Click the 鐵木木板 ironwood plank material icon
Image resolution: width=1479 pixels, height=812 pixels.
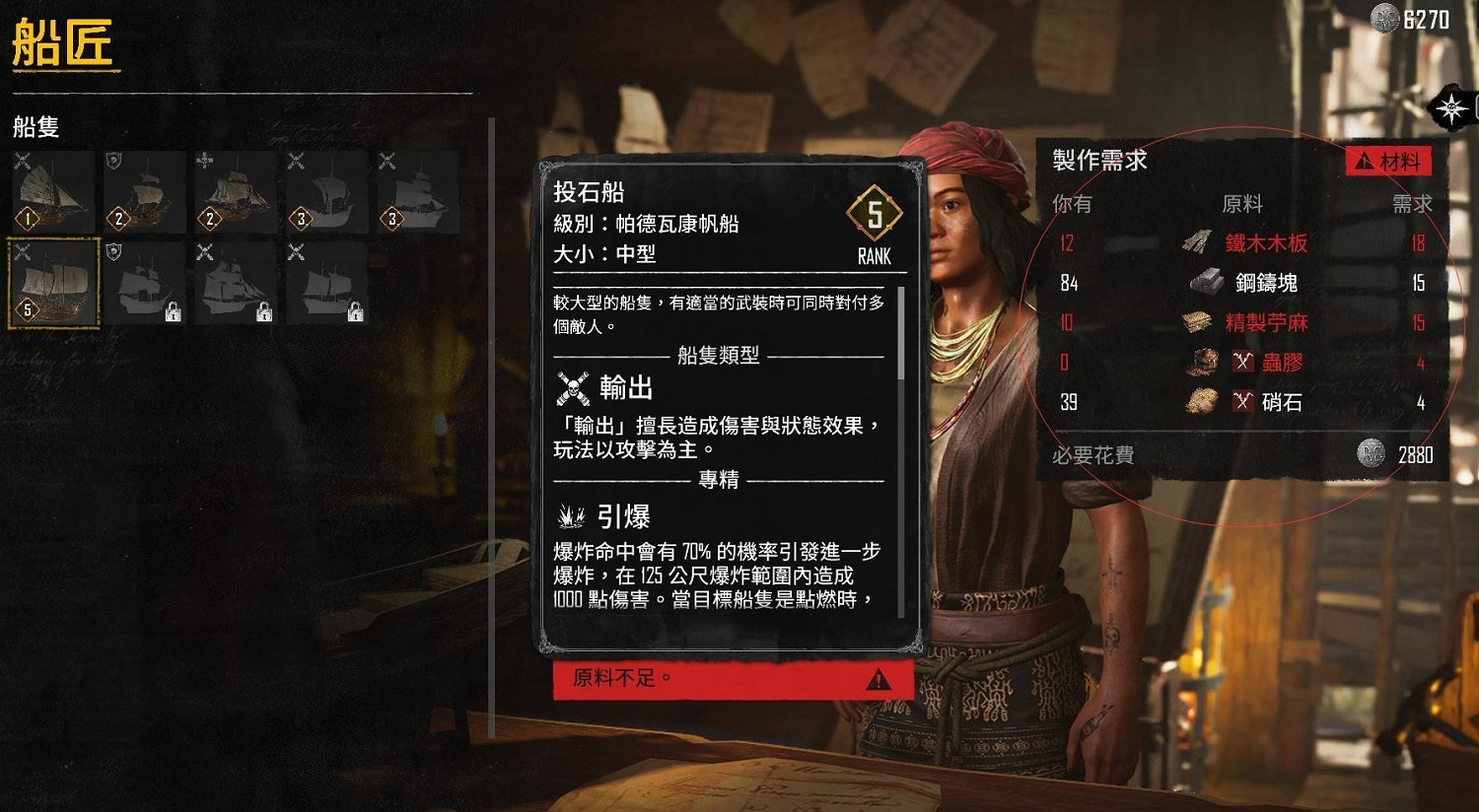[x=1197, y=243]
